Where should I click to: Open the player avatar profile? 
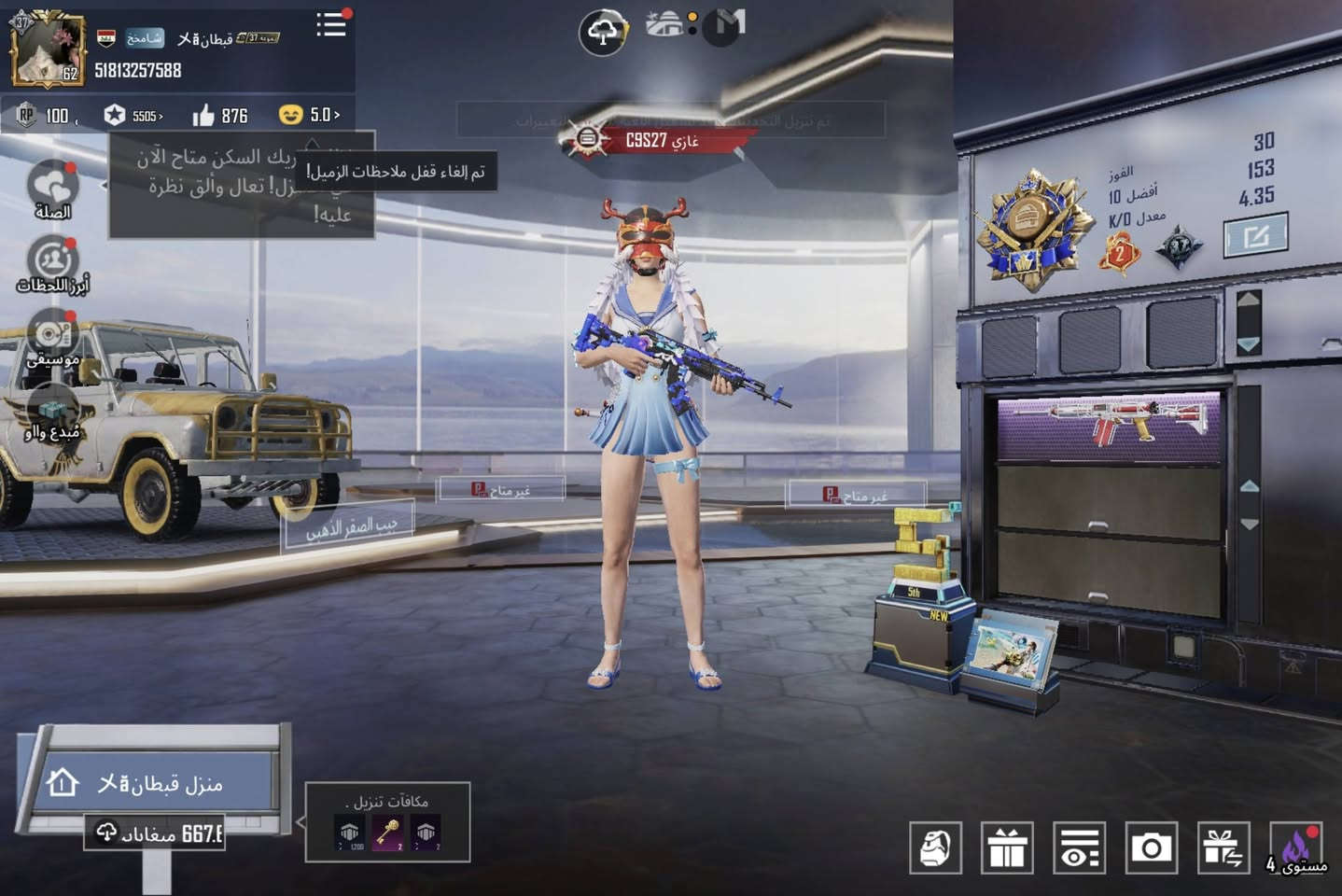click(x=47, y=49)
